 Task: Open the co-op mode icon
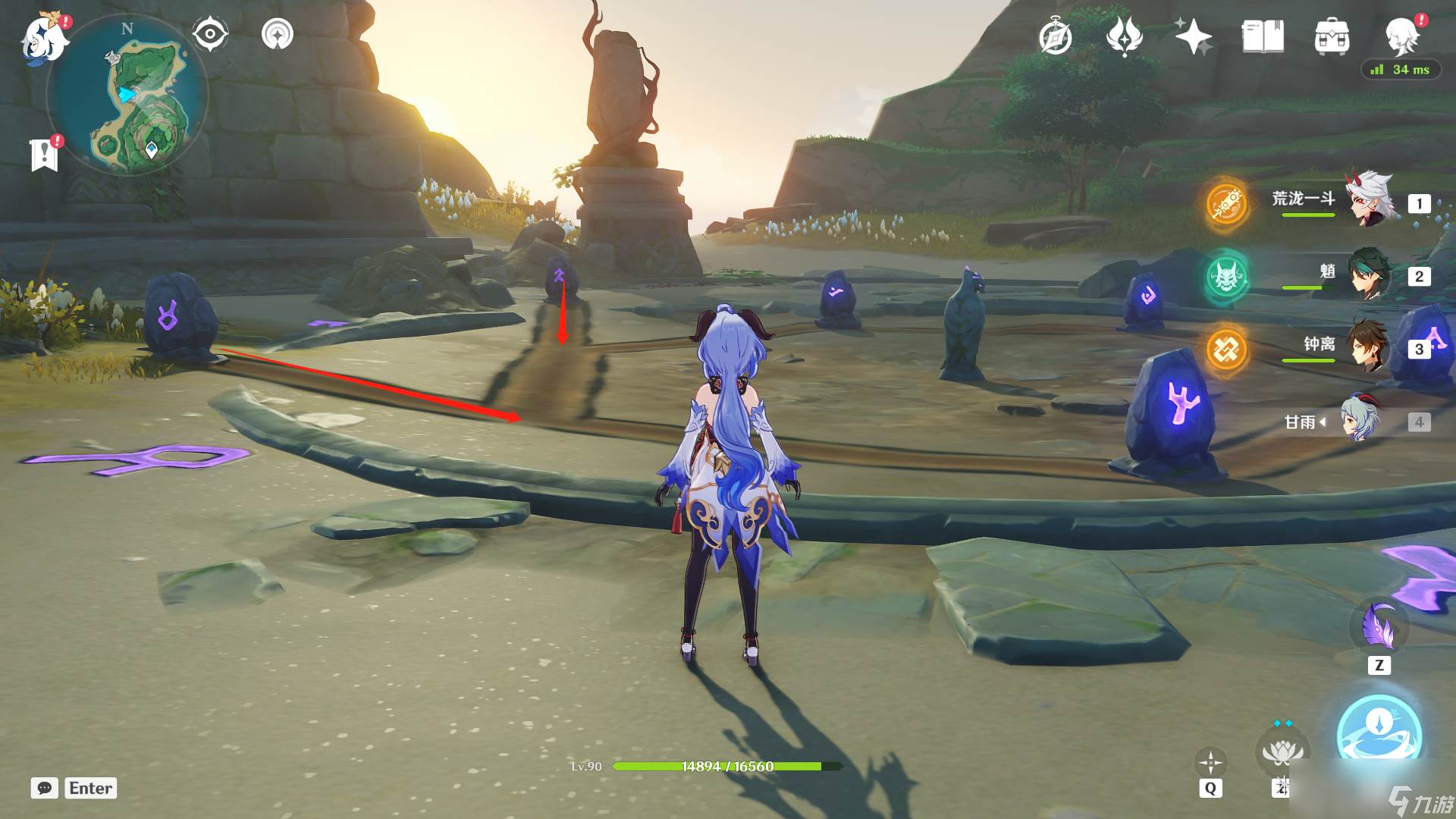point(277,34)
